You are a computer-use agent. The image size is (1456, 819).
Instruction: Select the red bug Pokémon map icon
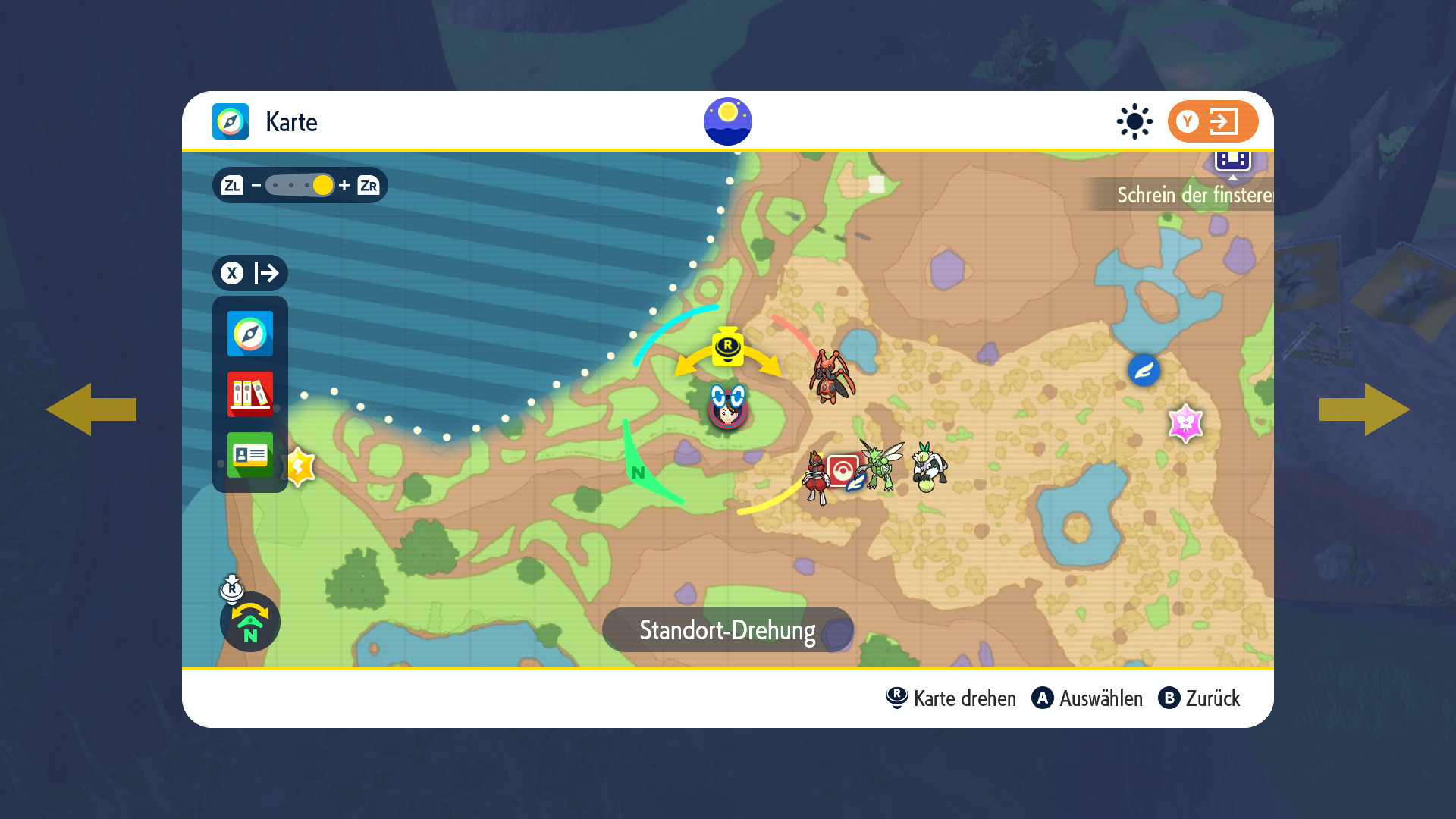coord(832,377)
